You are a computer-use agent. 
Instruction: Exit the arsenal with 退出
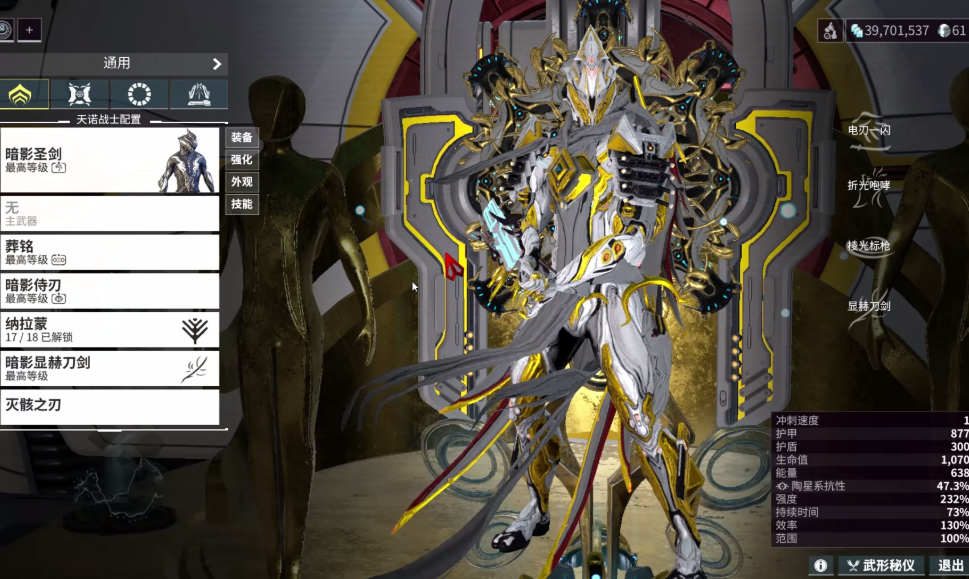point(950,566)
